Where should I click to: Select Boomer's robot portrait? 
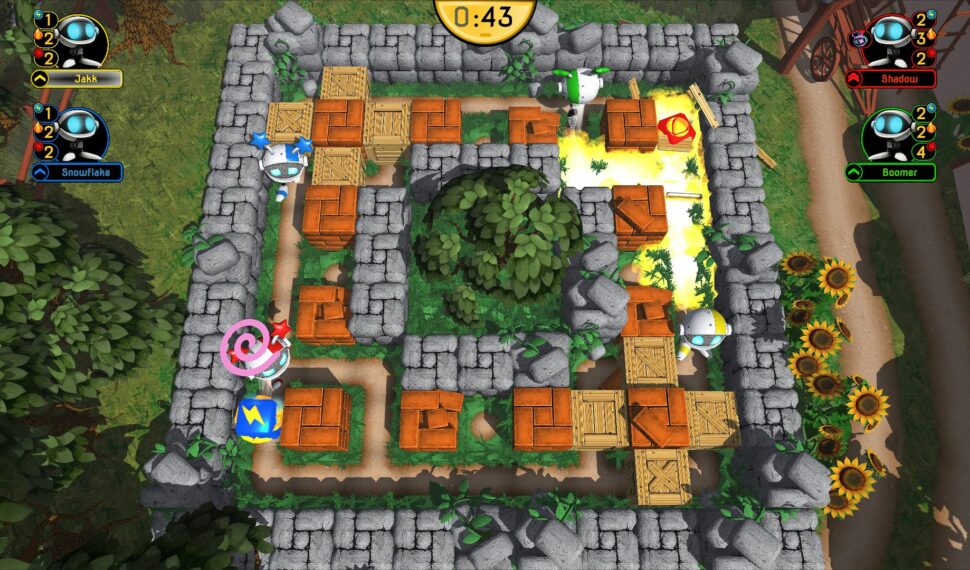click(892, 131)
